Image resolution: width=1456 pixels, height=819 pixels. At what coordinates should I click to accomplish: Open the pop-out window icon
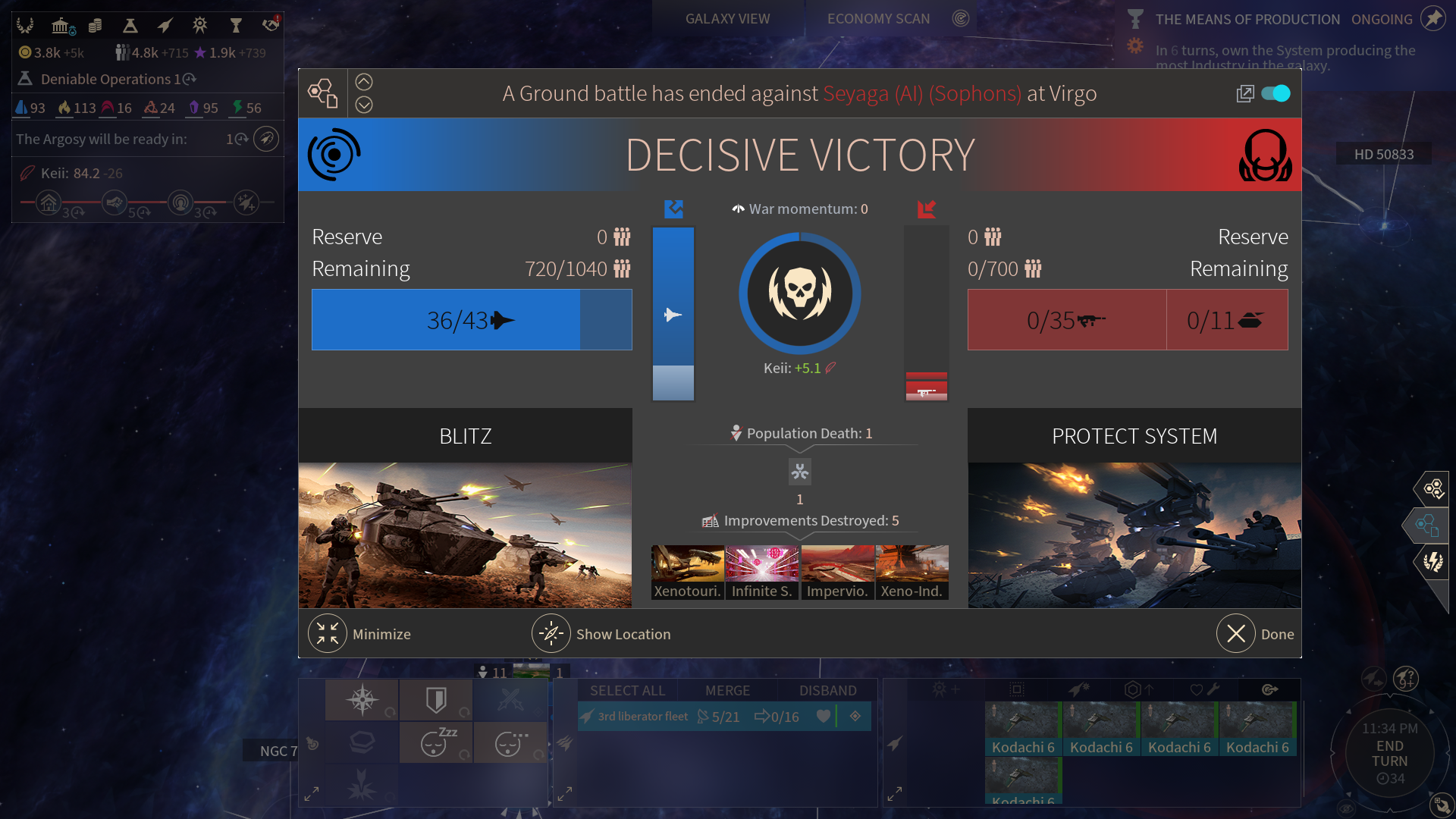click(1244, 93)
